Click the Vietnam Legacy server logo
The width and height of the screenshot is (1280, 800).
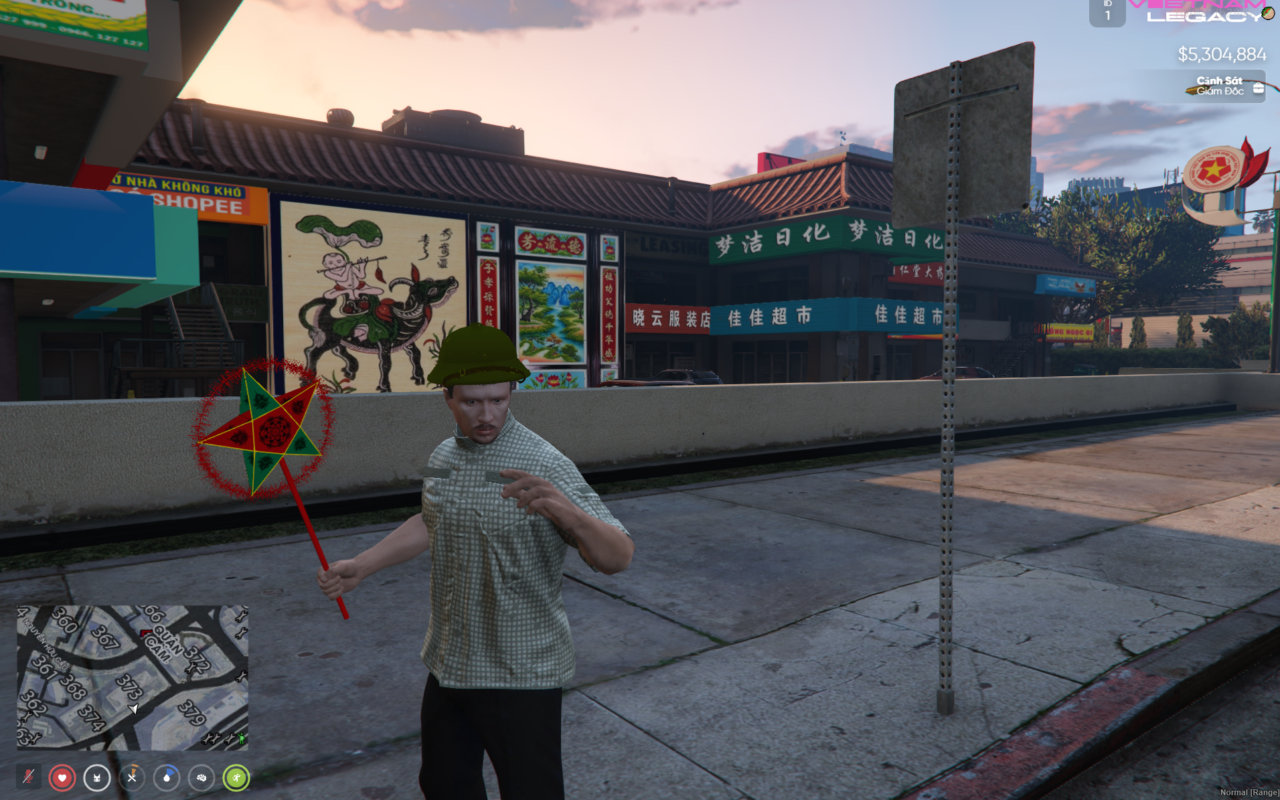pos(1200,10)
